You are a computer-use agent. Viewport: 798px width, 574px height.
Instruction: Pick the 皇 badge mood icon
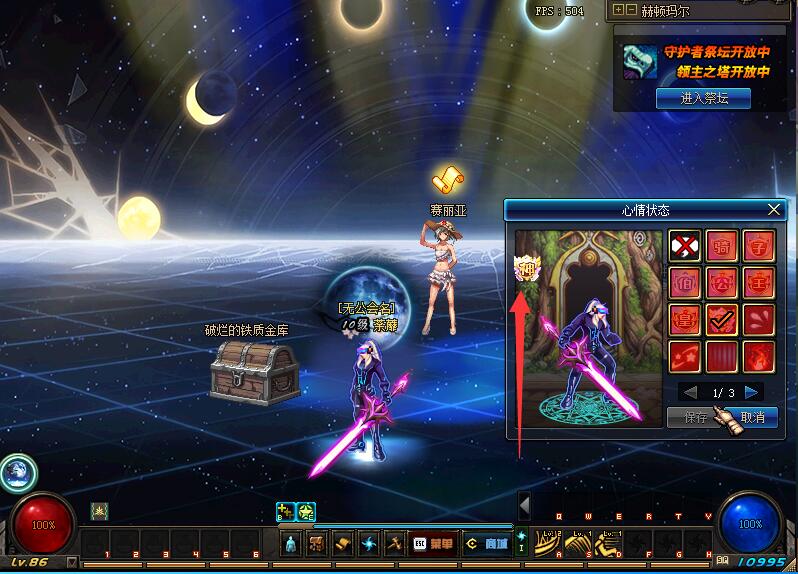(684, 320)
